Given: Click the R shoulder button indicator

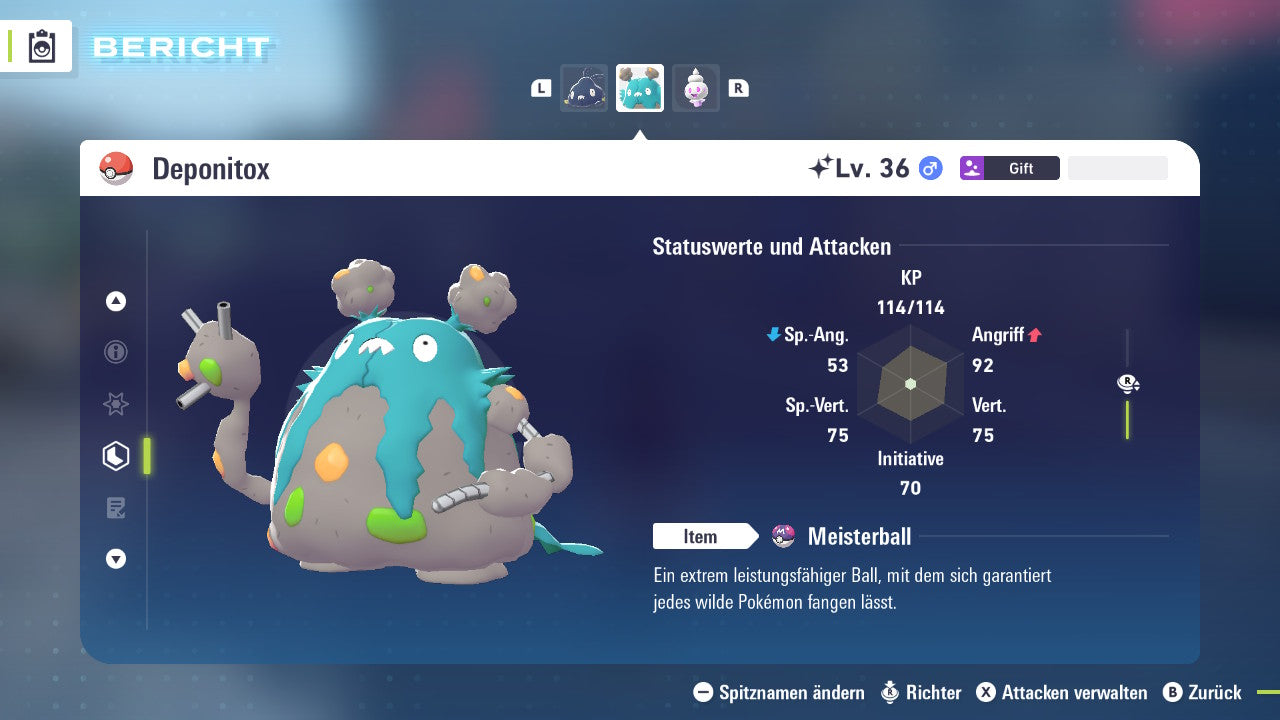Looking at the screenshot, I should (738, 88).
